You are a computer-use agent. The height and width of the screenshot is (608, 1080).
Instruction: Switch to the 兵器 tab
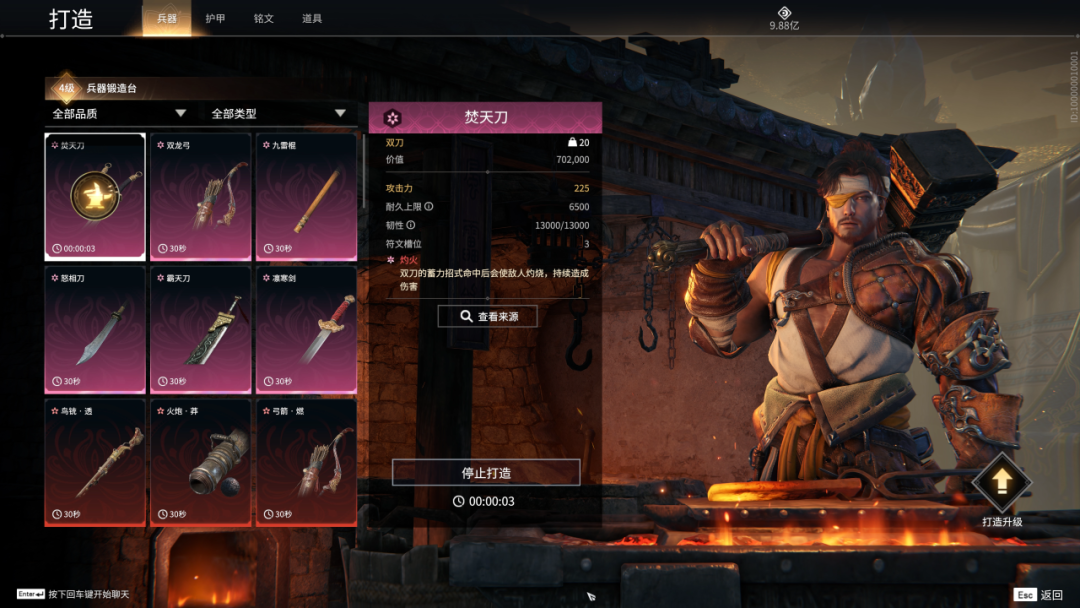point(166,19)
